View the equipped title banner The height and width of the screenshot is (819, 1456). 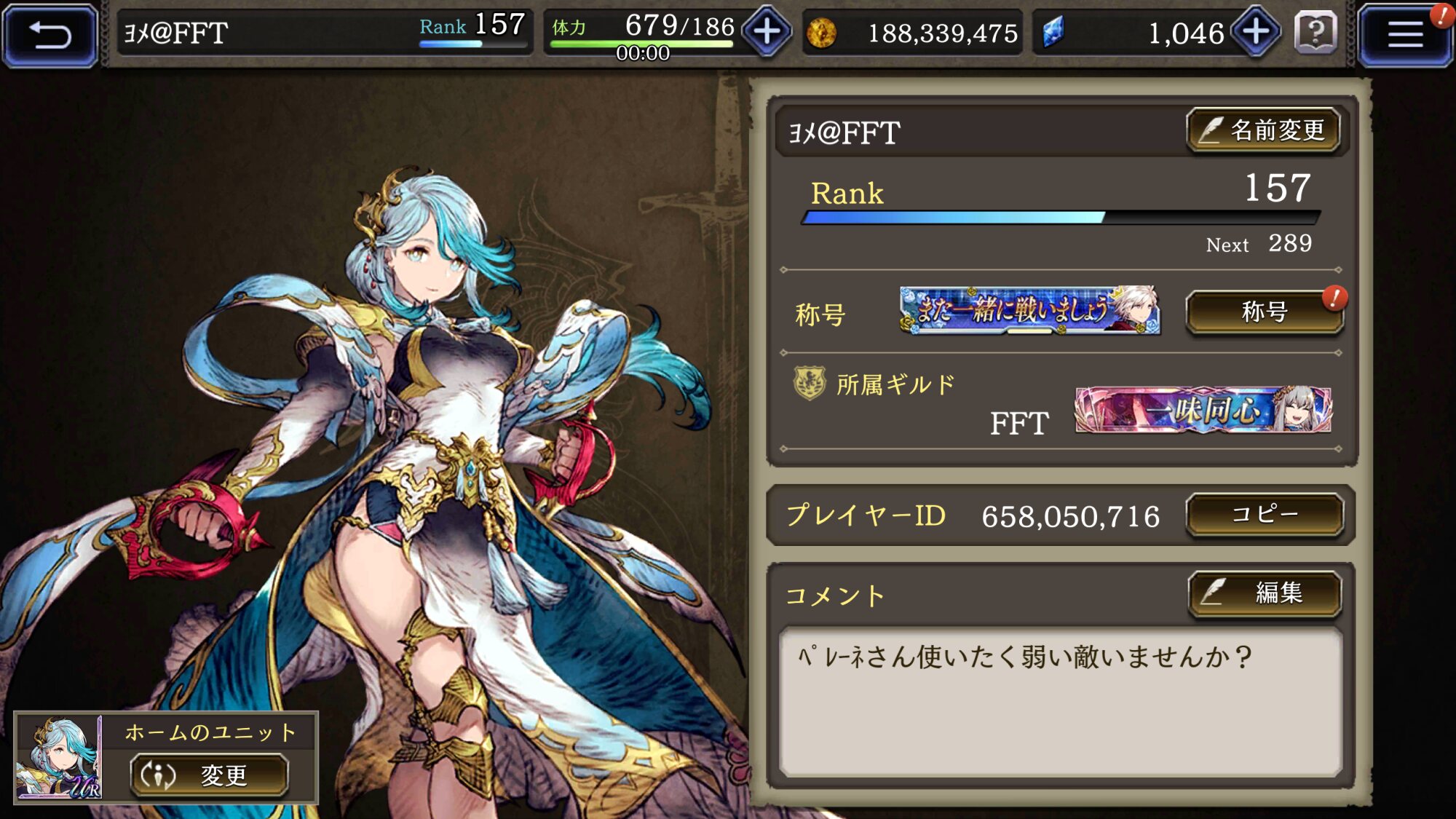pos(1029,310)
